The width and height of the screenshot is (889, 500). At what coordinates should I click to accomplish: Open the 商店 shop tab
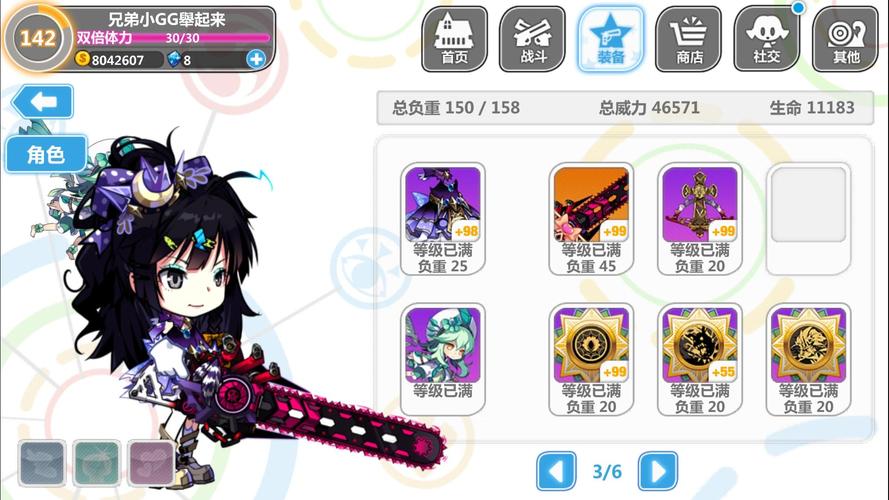pyautogui.click(x=688, y=39)
